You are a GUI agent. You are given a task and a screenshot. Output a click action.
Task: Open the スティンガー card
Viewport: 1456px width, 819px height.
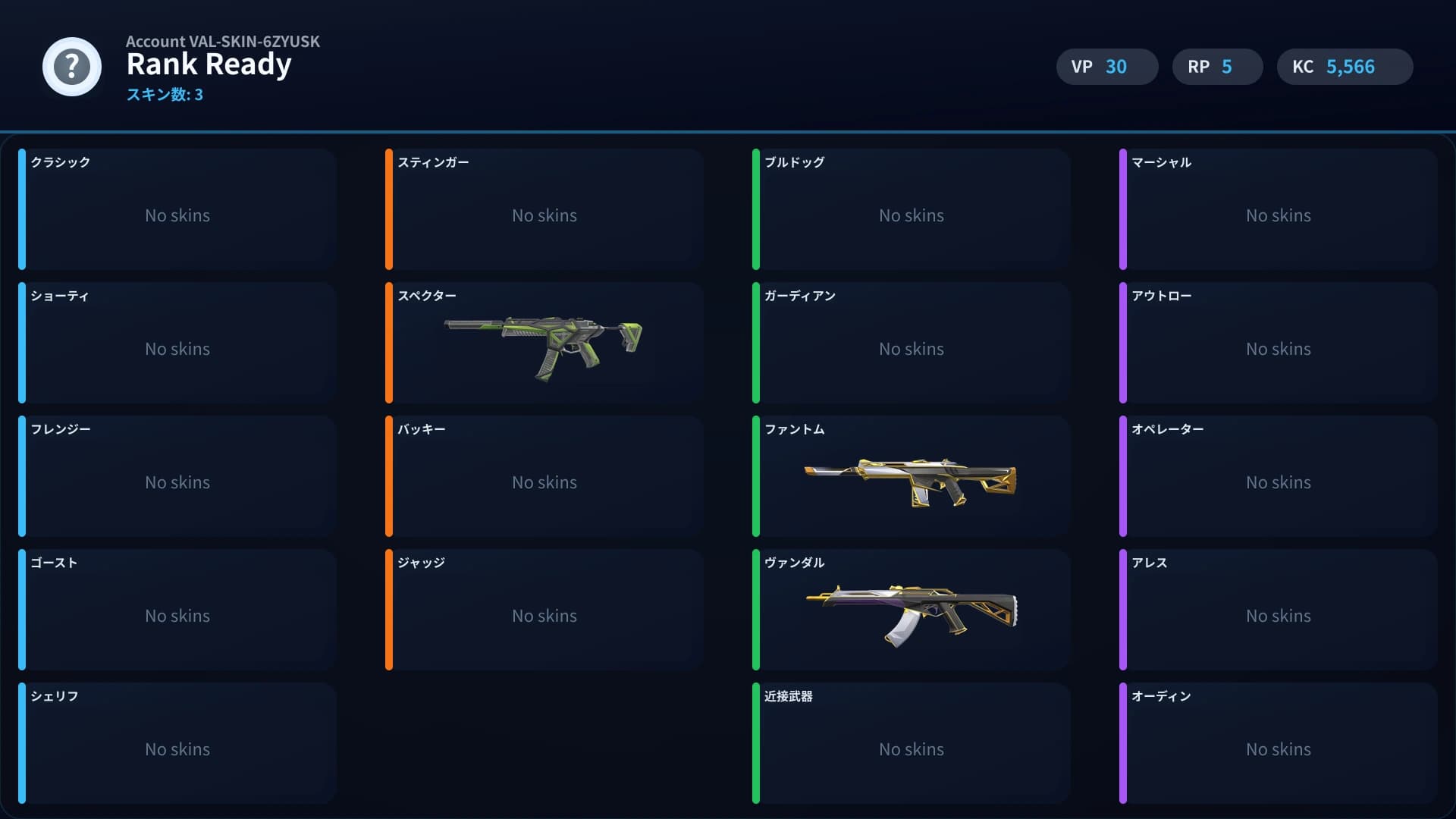[544, 209]
